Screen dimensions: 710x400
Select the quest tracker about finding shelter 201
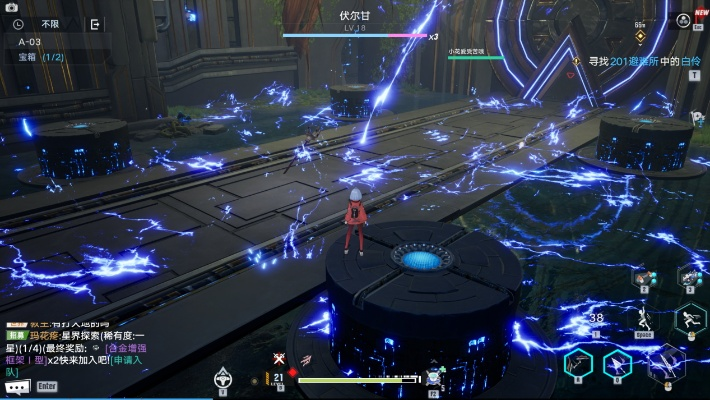643,61
